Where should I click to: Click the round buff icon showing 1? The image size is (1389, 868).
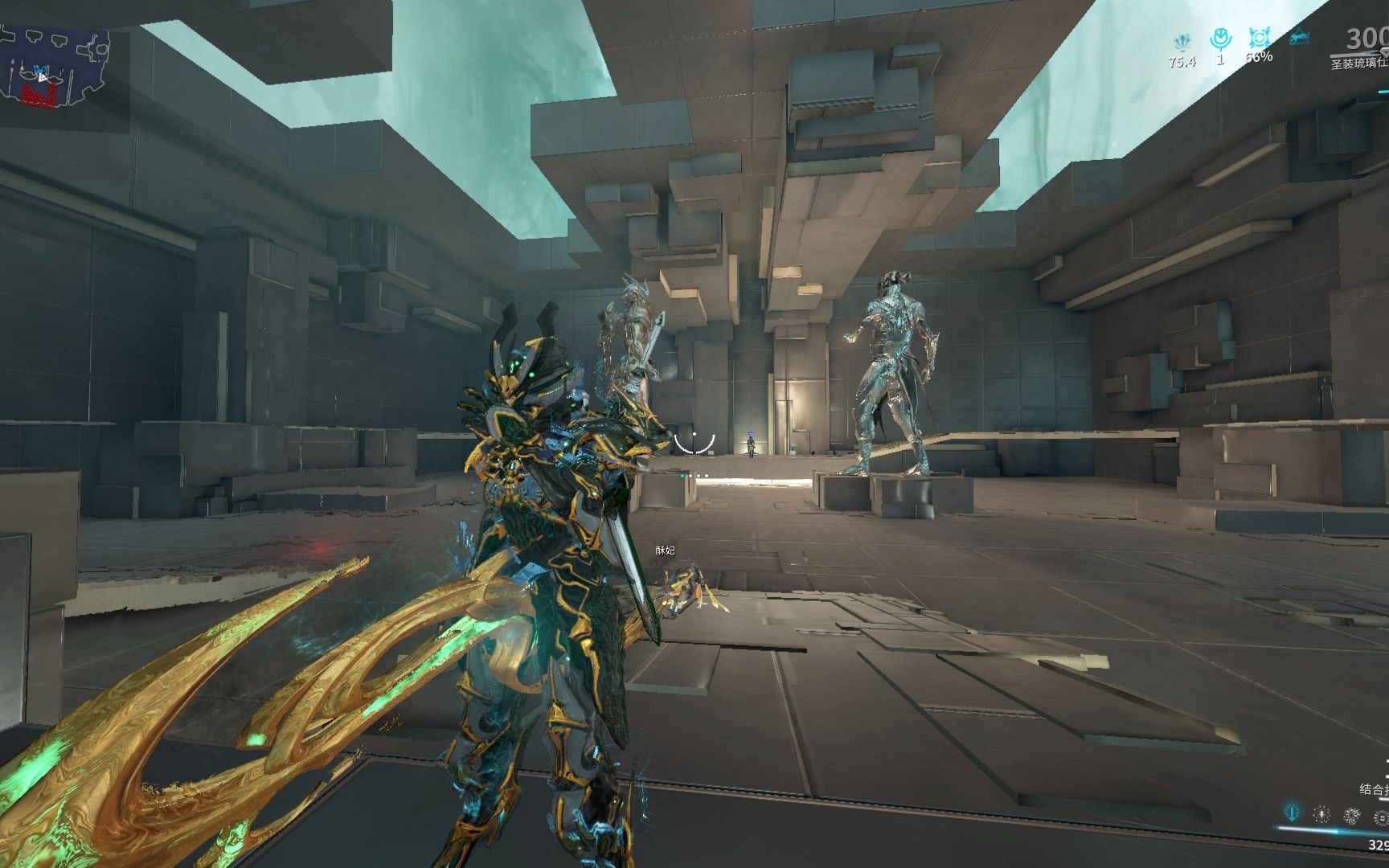1221,39
